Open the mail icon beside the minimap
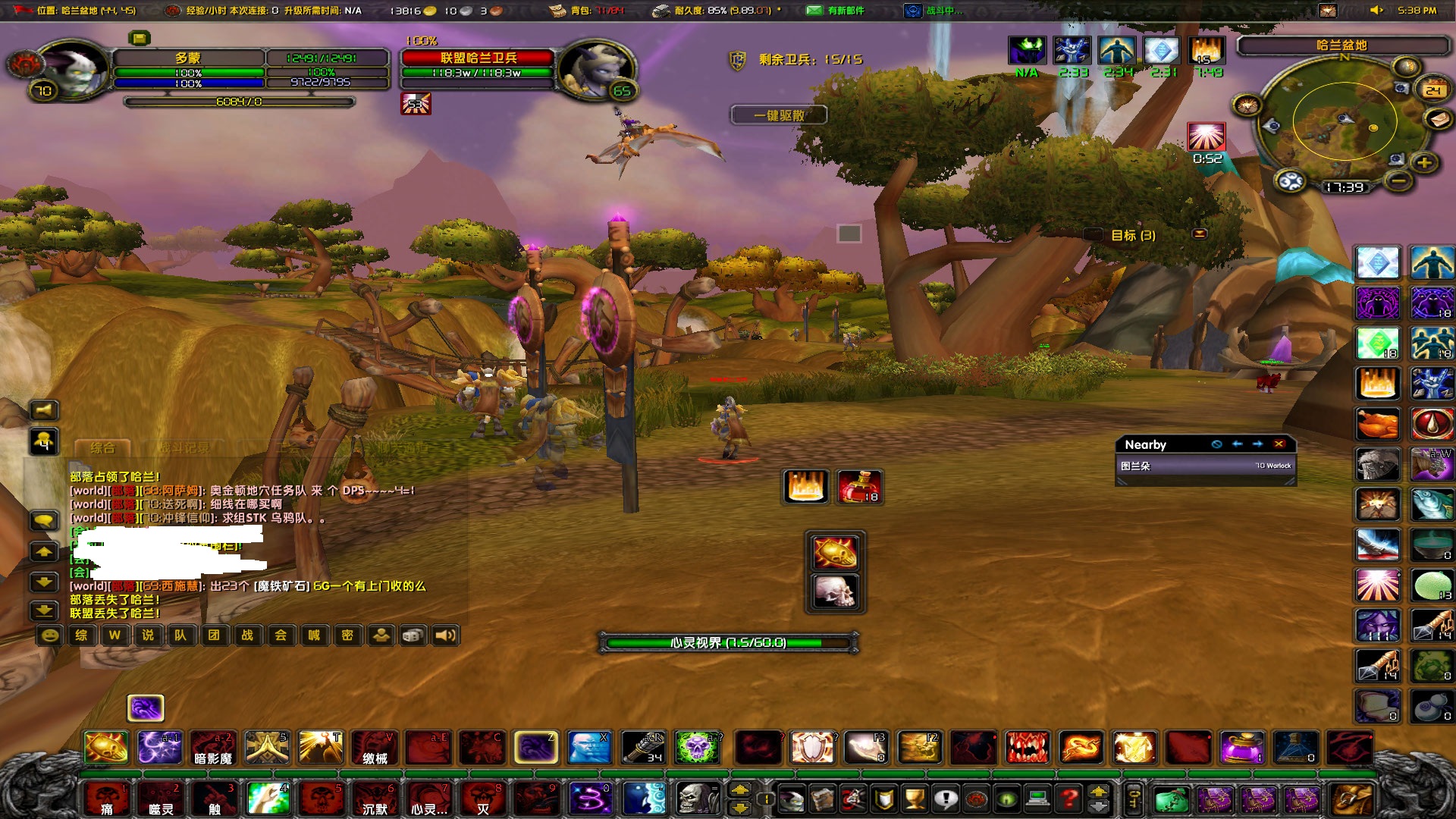This screenshot has width=1456, height=819. tap(1438, 120)
